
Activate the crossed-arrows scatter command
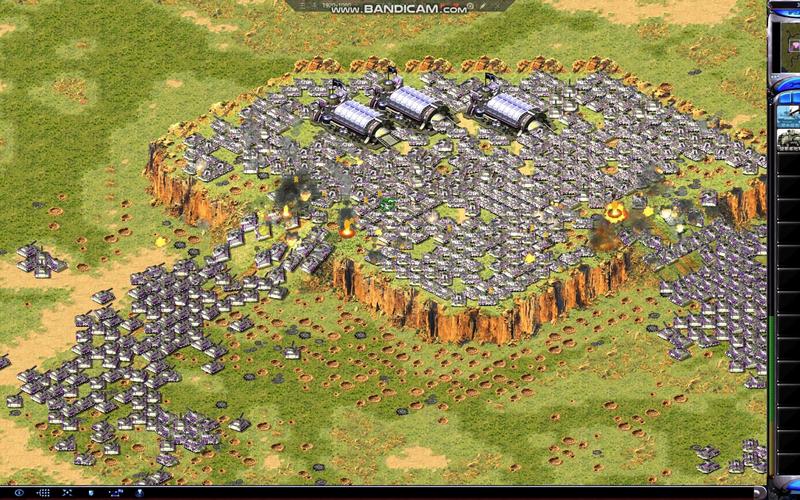(67, 492)
